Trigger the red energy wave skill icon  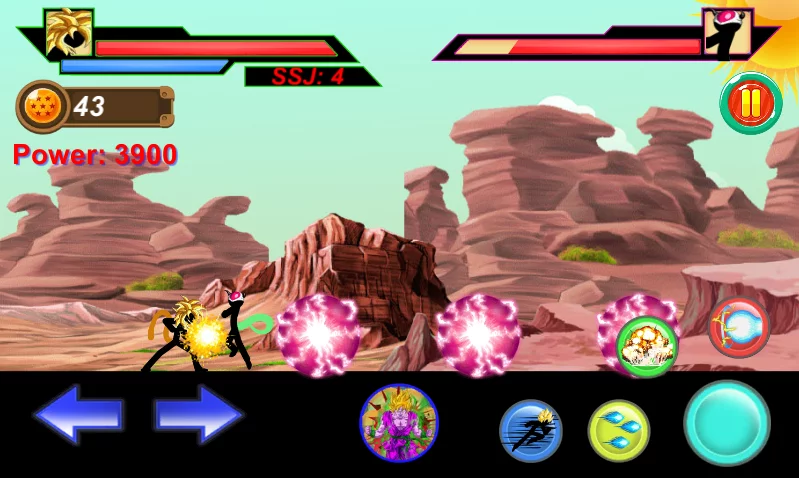[739, 327]
